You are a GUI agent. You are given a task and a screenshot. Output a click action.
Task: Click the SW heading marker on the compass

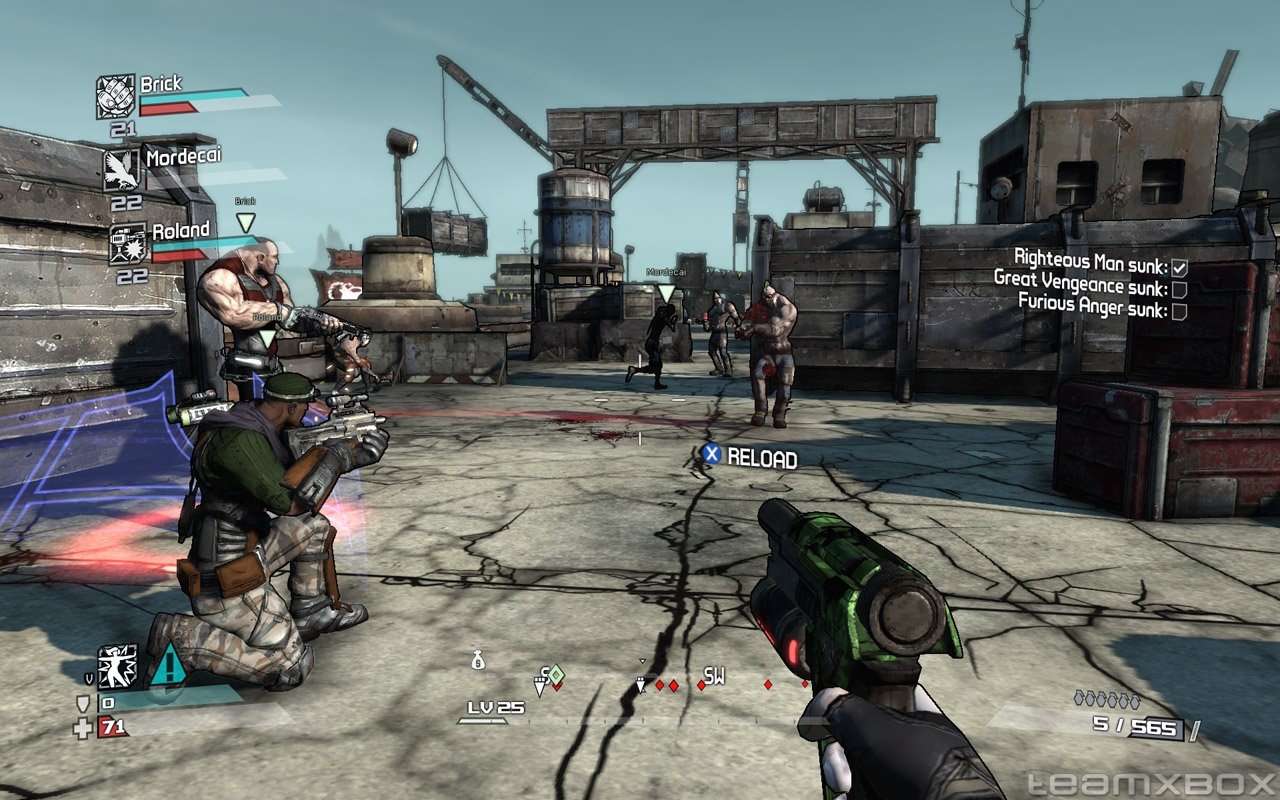pyautogui.click(x=713, y=676)
